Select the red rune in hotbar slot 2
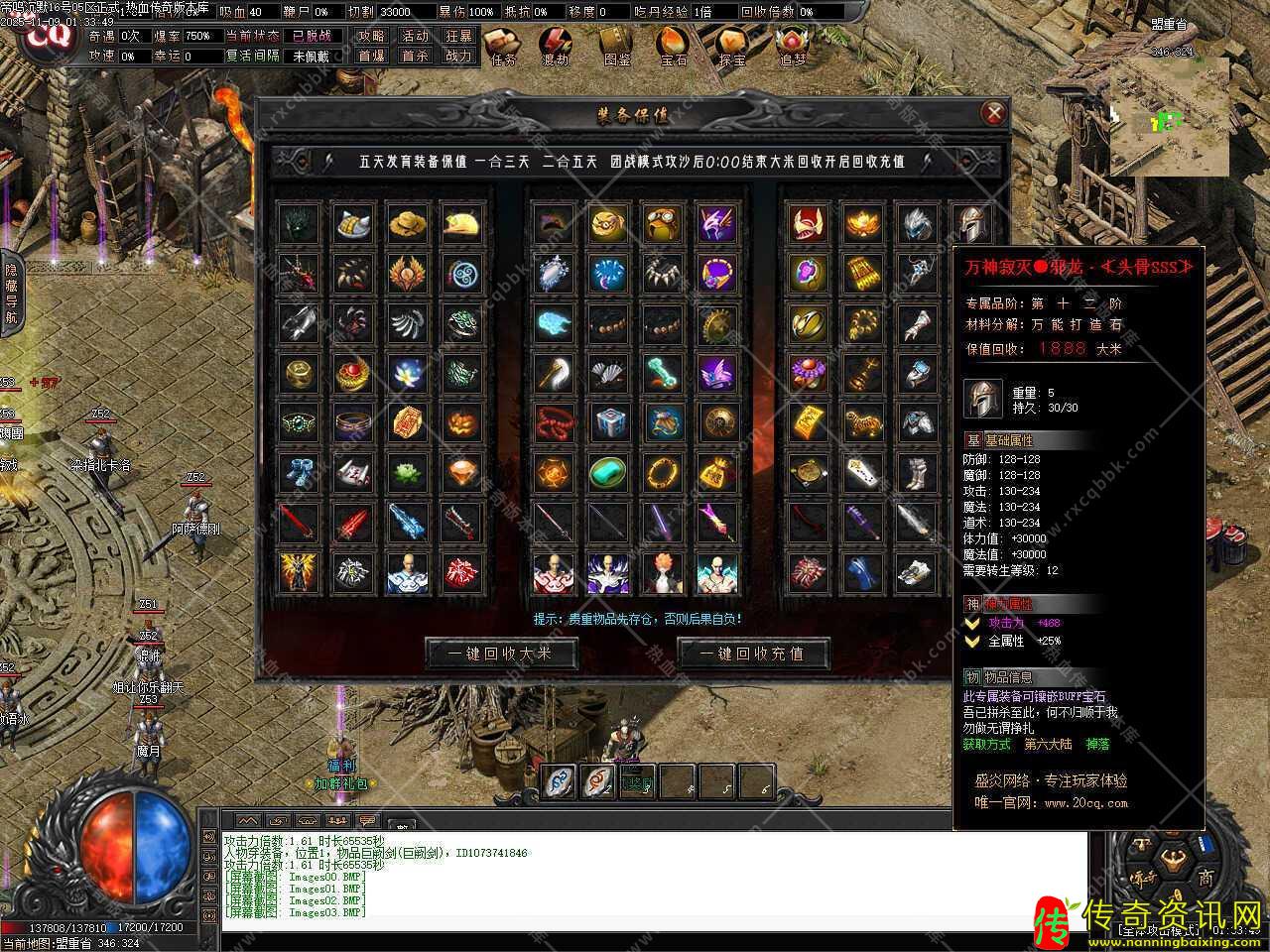This screenshot has height=952, width=1270. click(598, 780)
